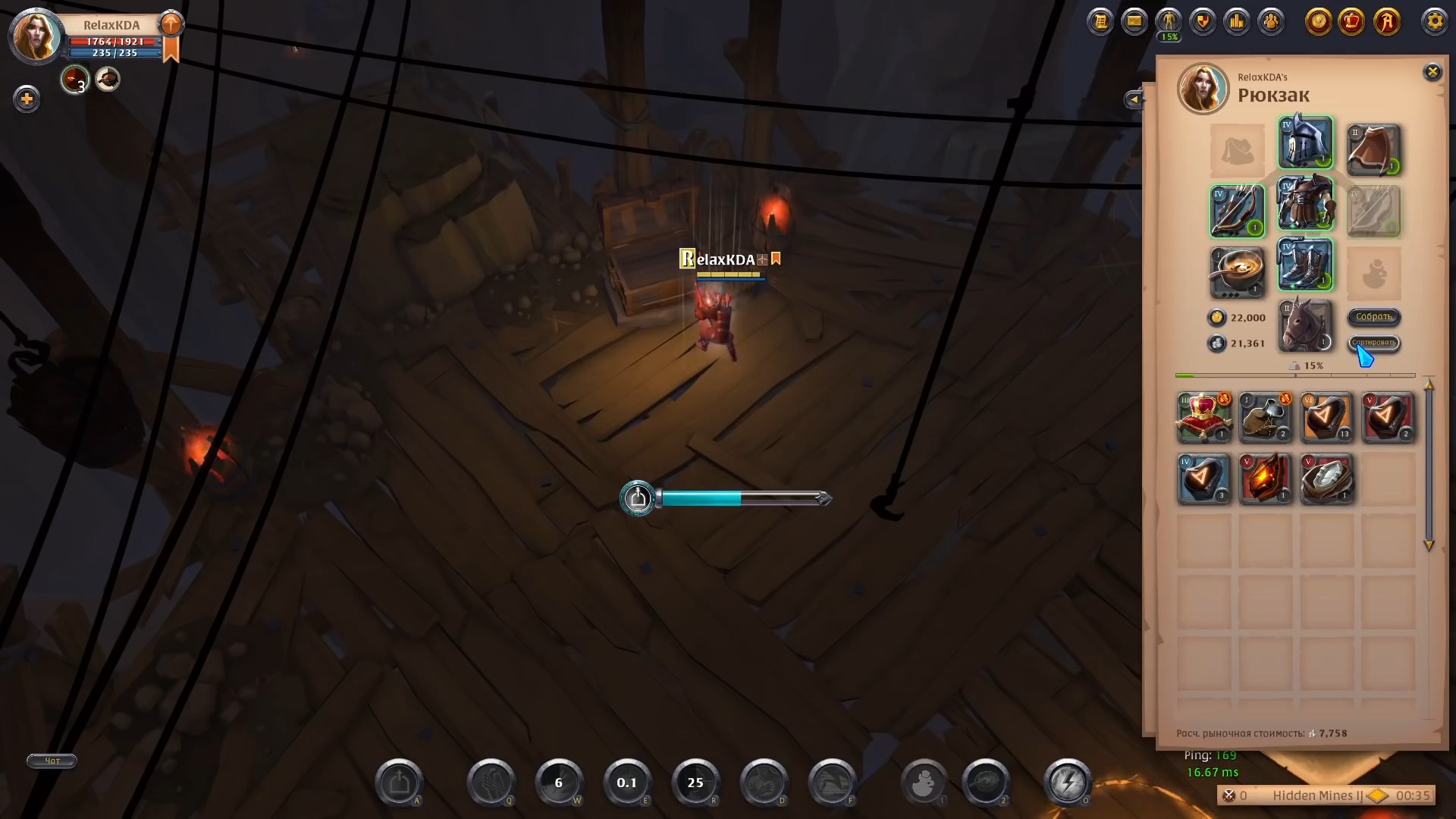Open the gold coin marketplace icon
This screenshot has height=819, width=1456.
coord(1319,23)
